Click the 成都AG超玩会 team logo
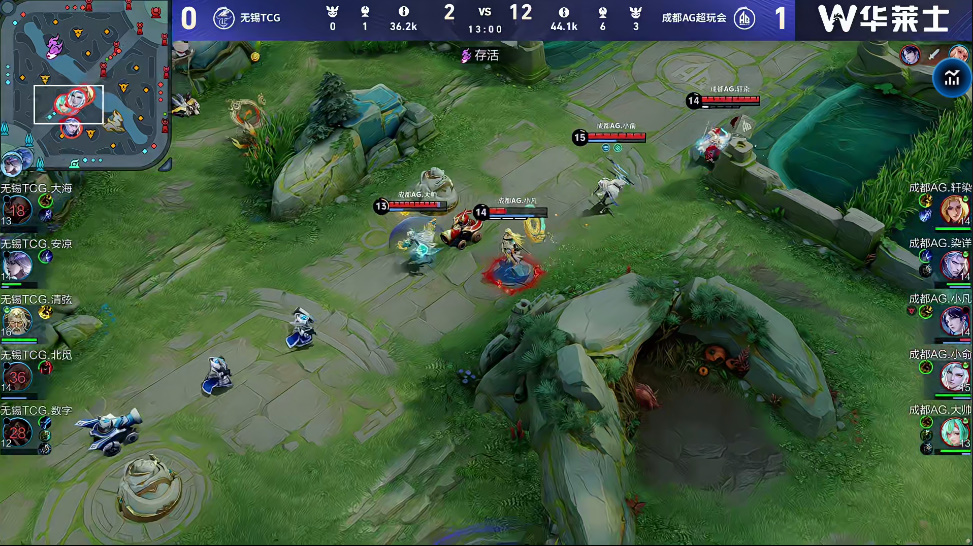The height and width of the screenshot is (546, 973). pos(744,18)
